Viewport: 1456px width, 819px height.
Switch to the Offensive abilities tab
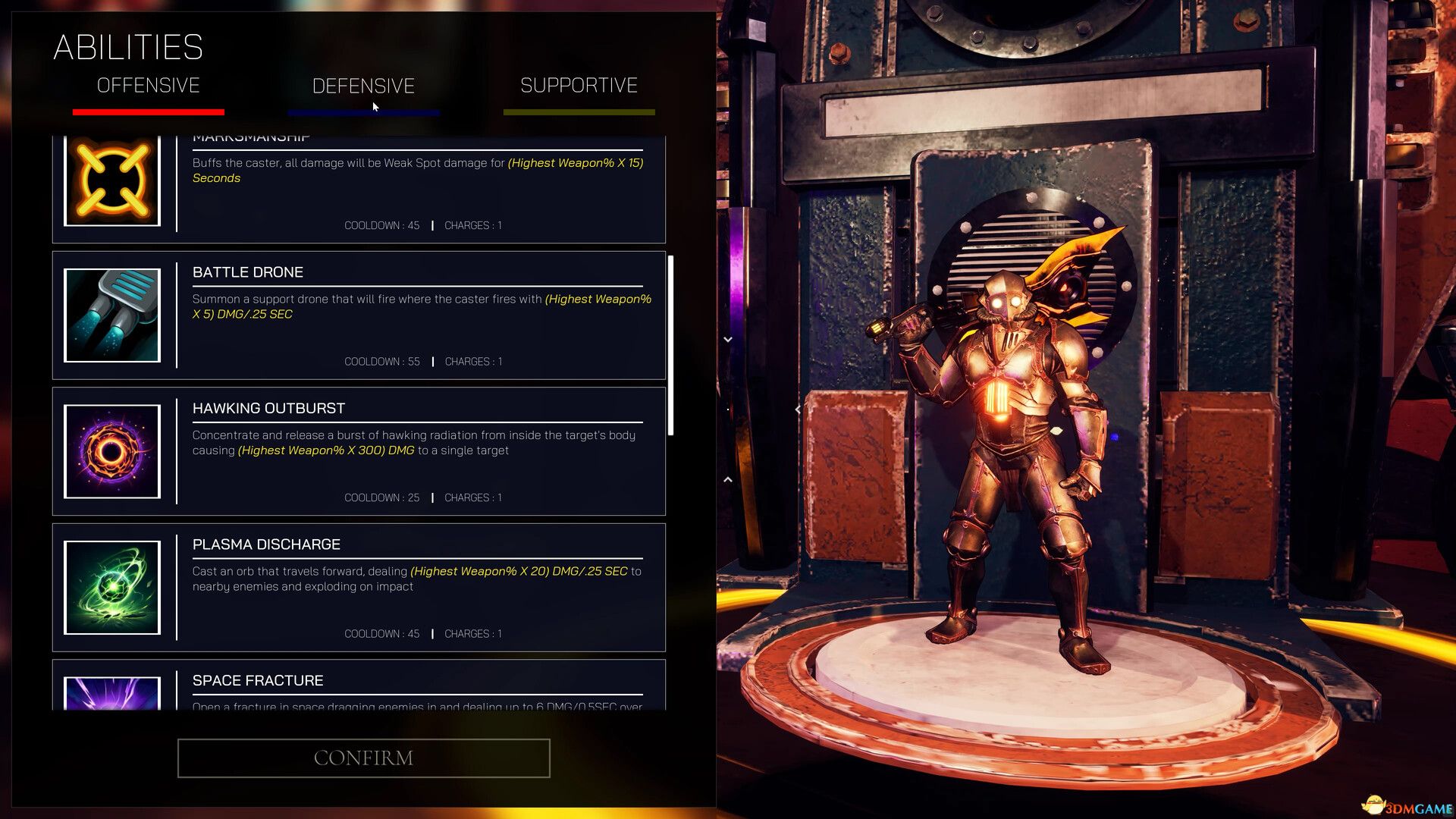coord(147,86)
